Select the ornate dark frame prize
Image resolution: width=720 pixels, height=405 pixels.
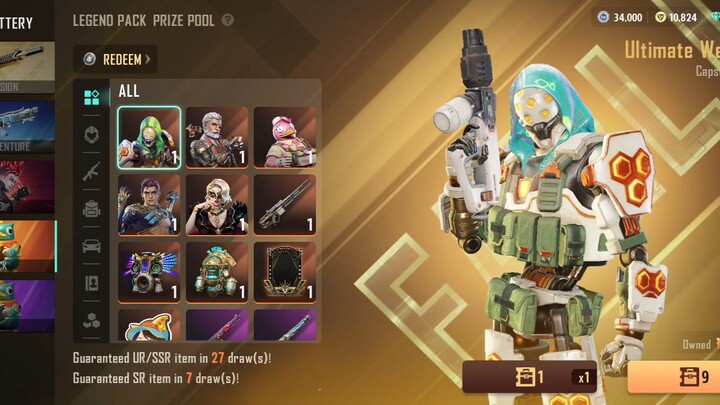point(285,271)
